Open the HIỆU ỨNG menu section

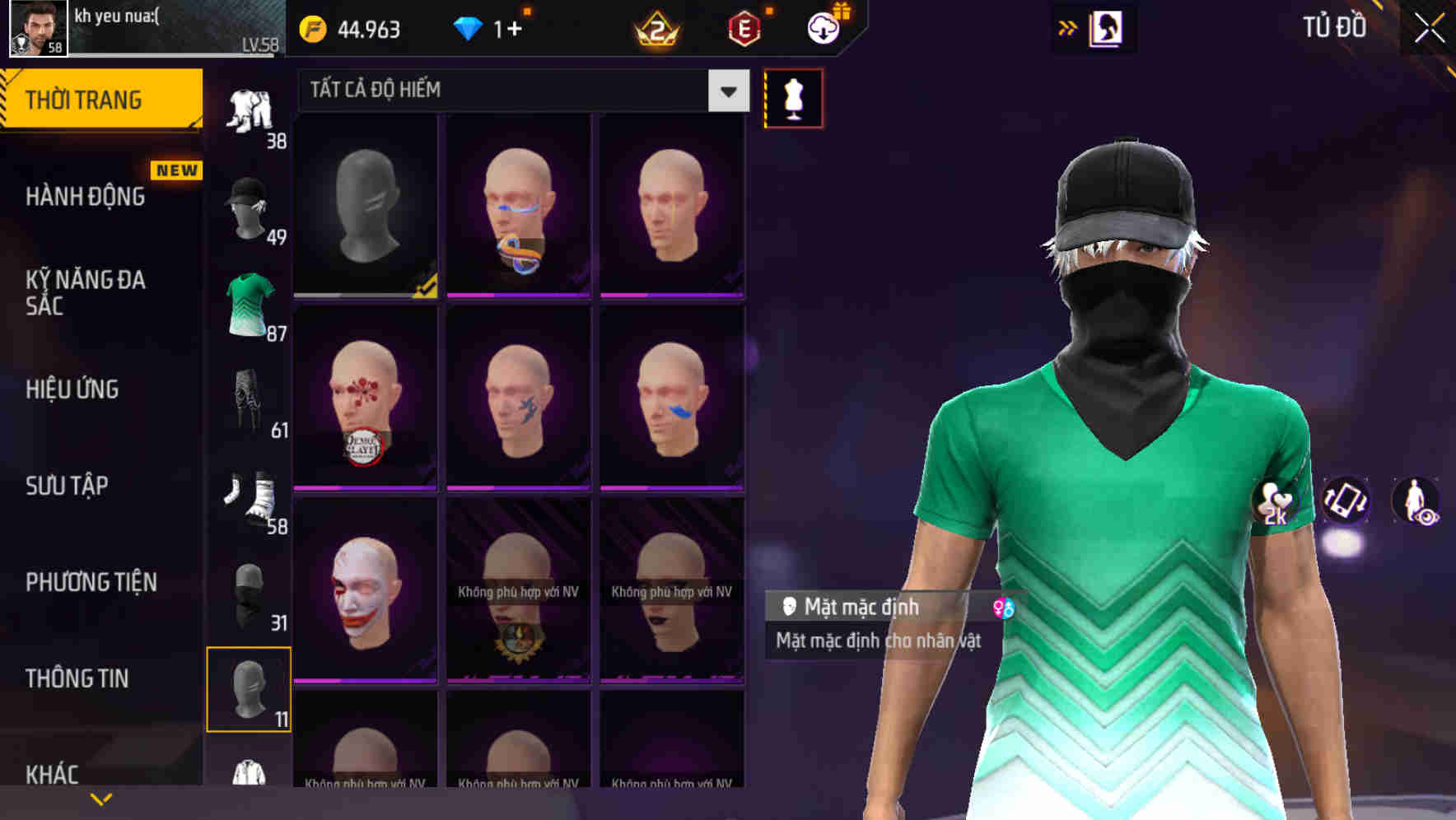tap(73, 389)
